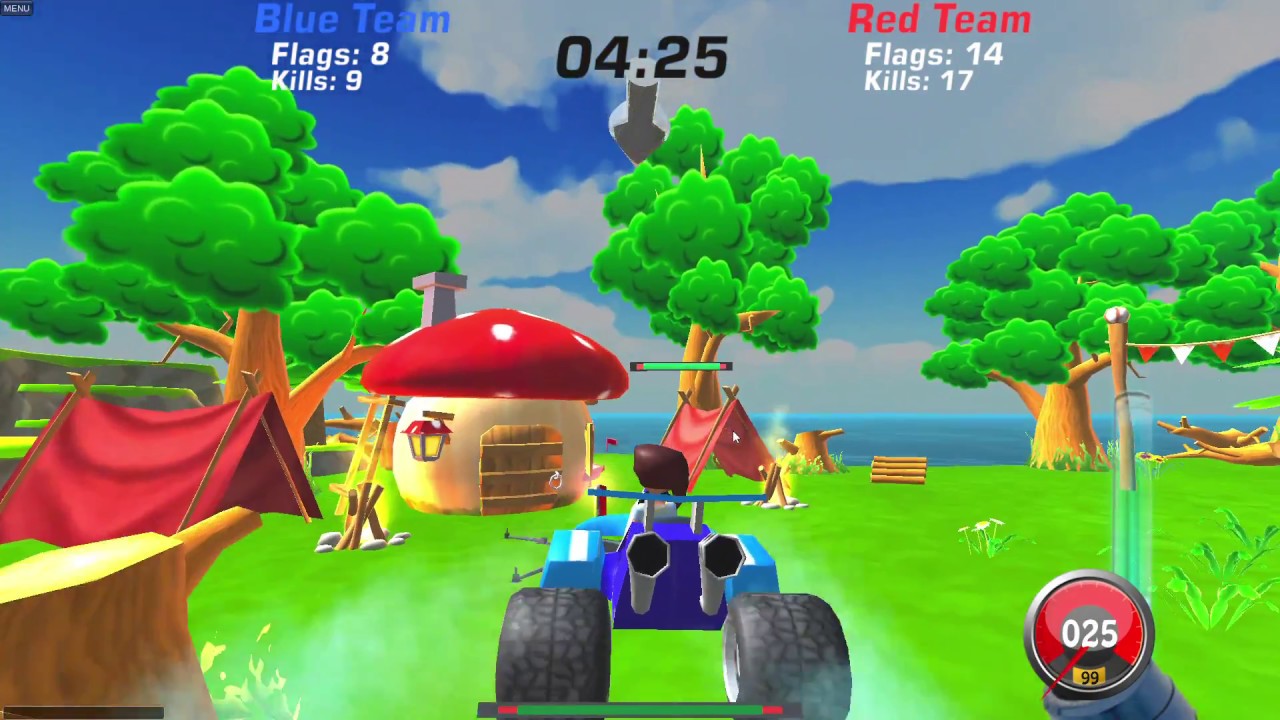This screenshot has height=720, width=1280.
Task: Open the MENU button
Action: click(x=17, y=8)
